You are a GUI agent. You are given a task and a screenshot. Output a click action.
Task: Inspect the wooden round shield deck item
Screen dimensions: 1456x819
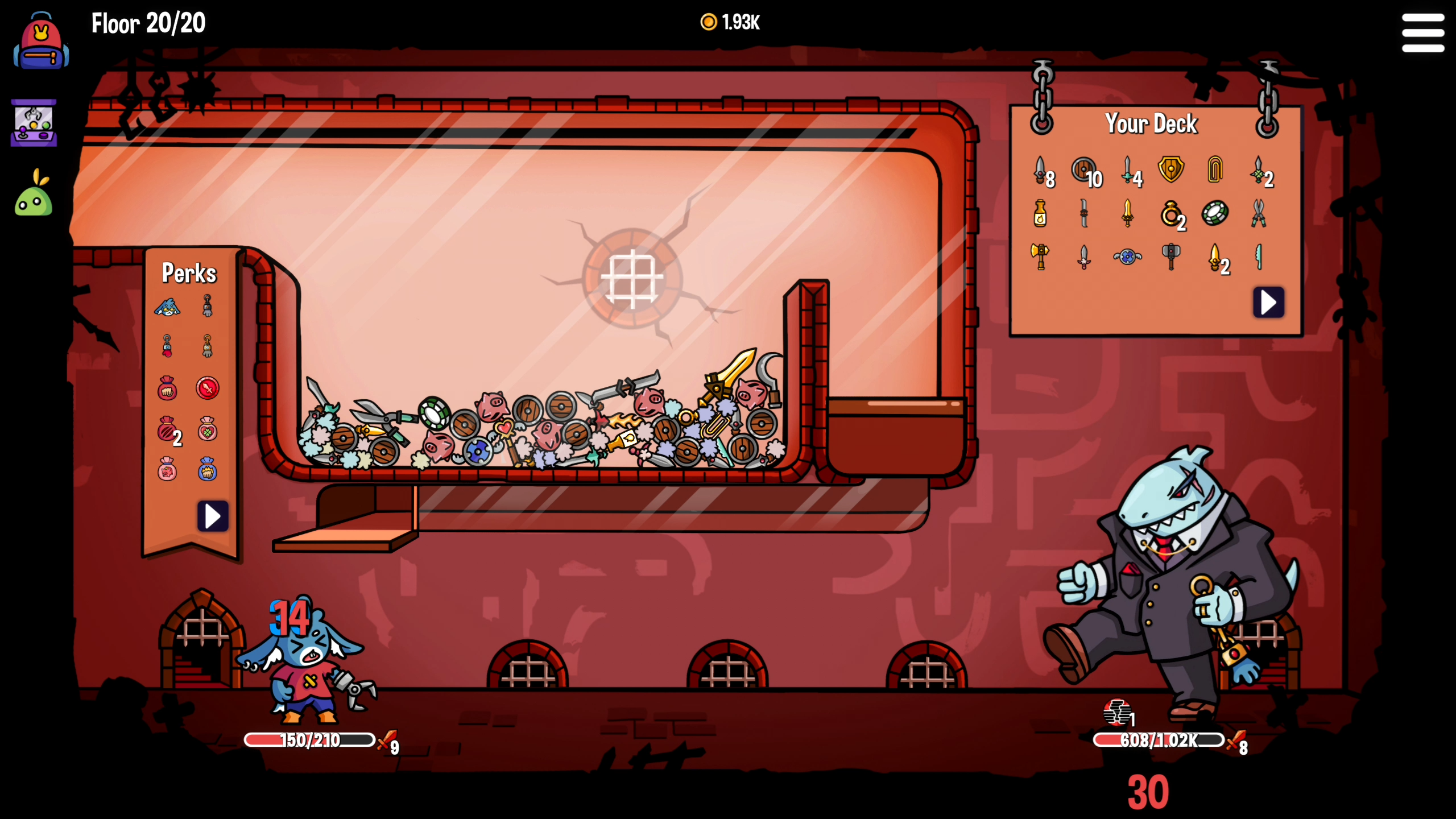point(1083,169)
